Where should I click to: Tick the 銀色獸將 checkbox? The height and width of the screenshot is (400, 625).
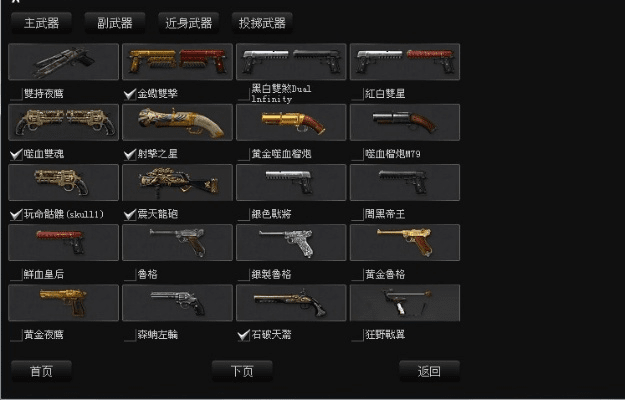(x=243, y=214)
